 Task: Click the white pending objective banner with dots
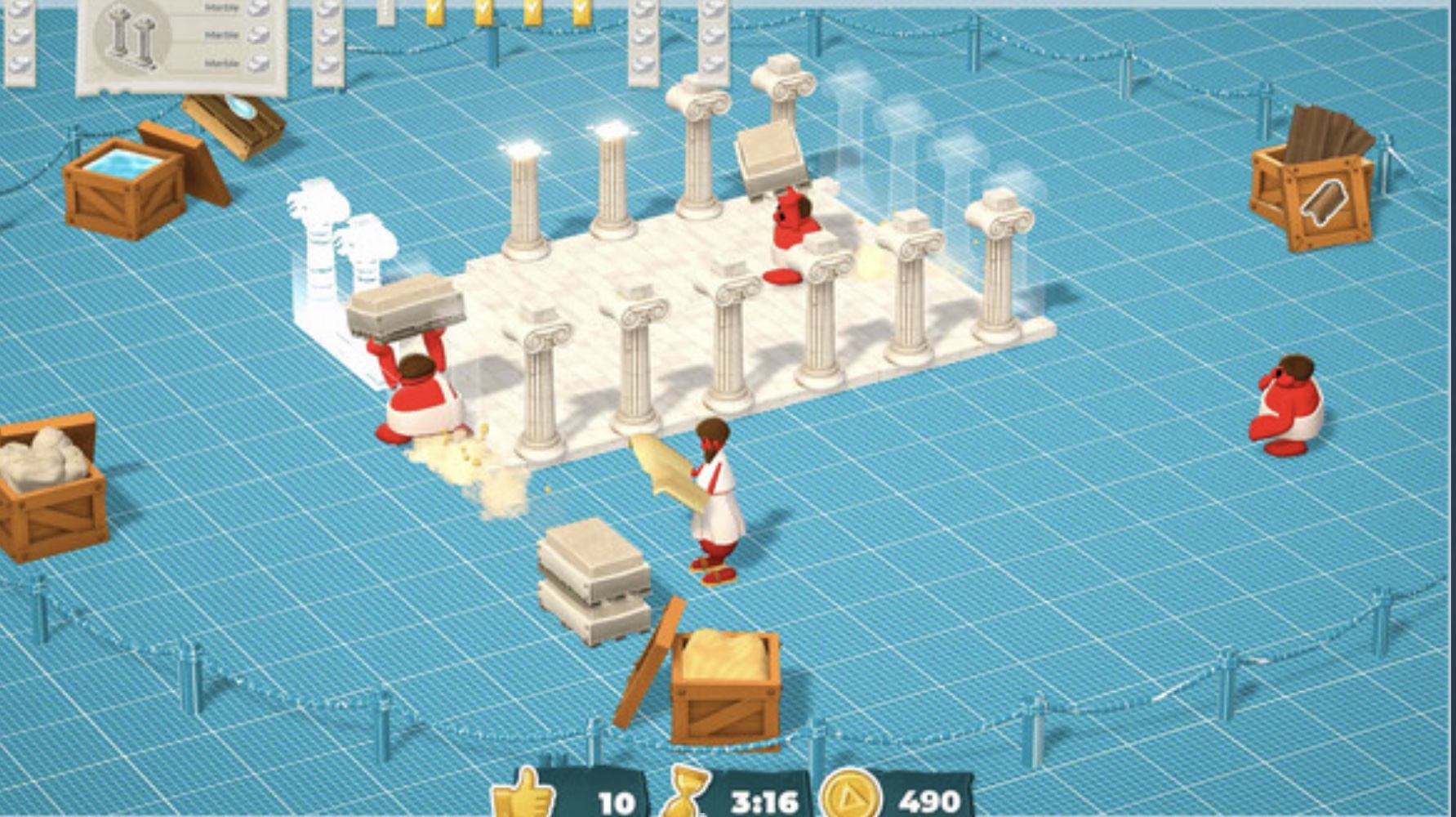coord(386,12)
